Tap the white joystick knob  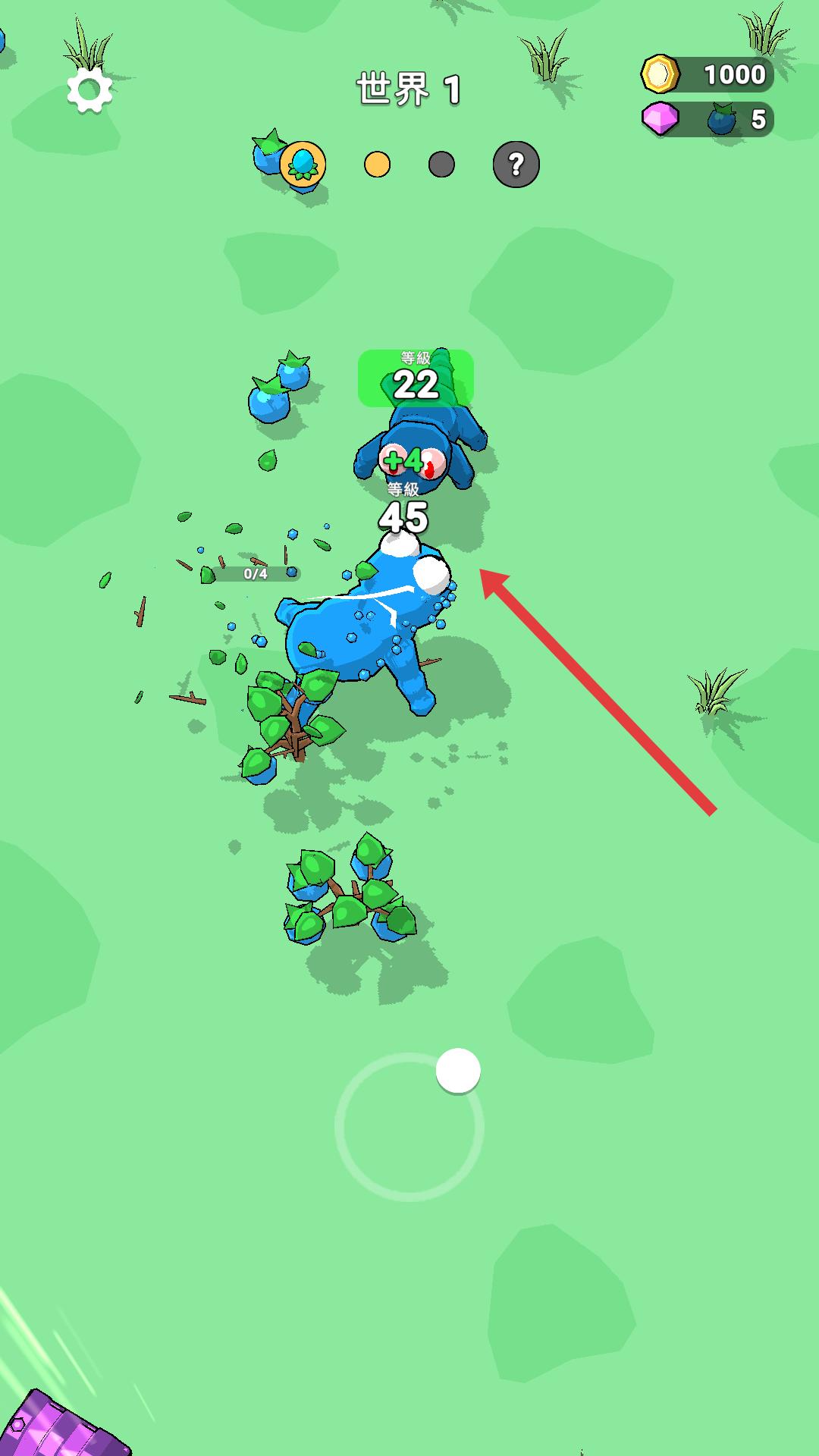coord(458,1071)
